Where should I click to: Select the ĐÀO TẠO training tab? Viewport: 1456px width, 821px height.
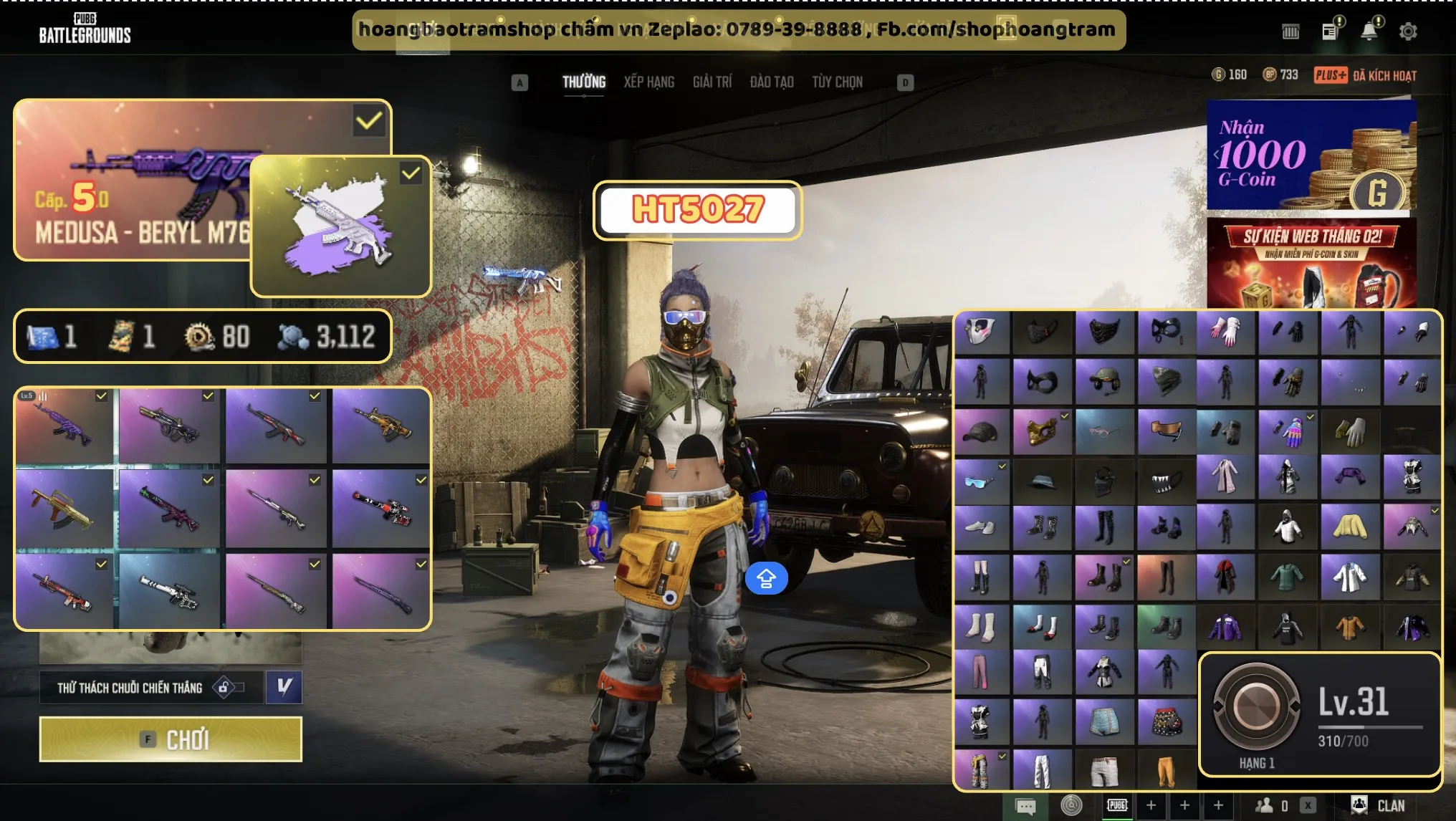(771, 82)
